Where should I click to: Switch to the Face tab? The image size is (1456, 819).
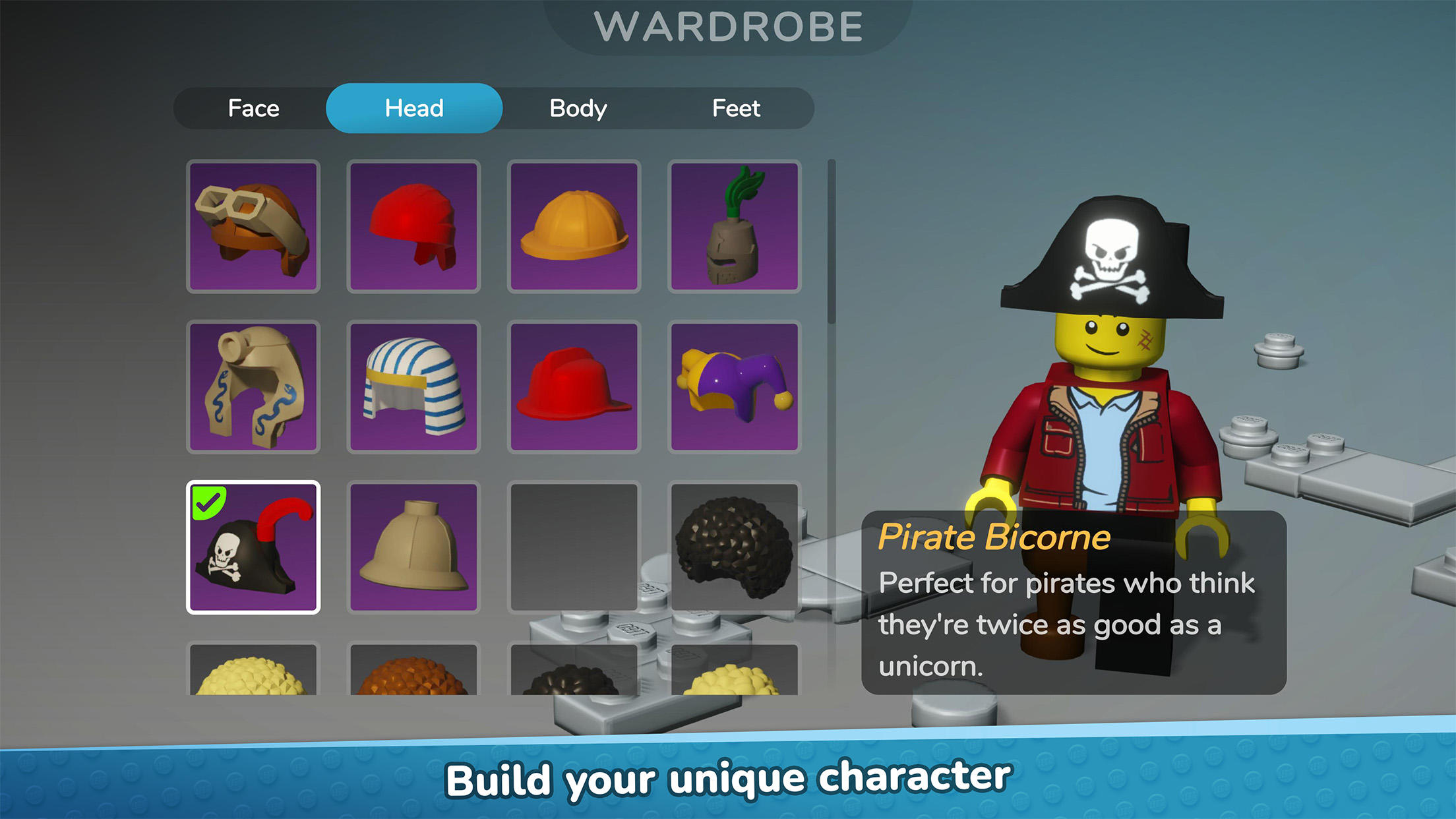253,107
